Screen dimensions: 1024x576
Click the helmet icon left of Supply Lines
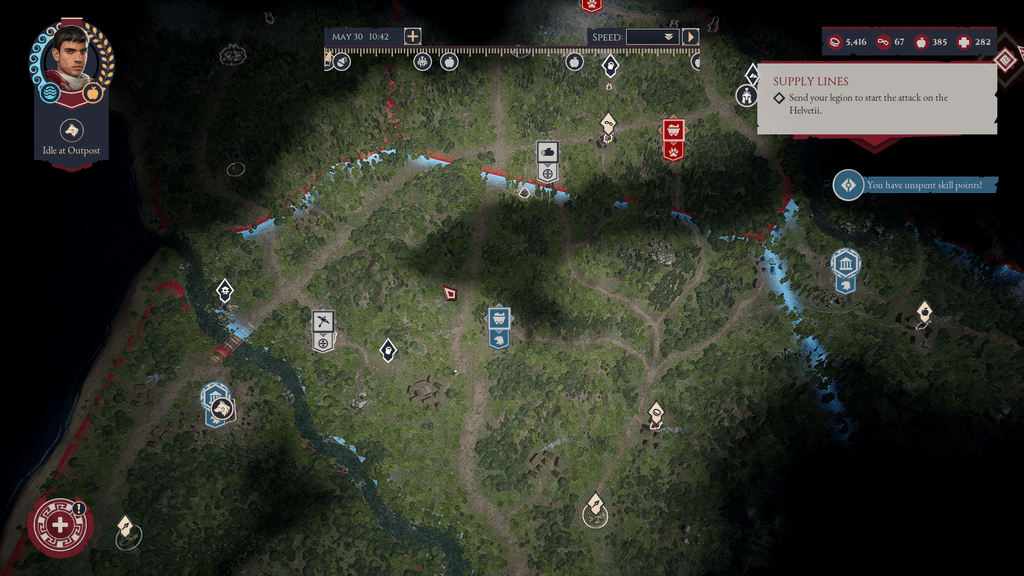(x=746, y=96)
